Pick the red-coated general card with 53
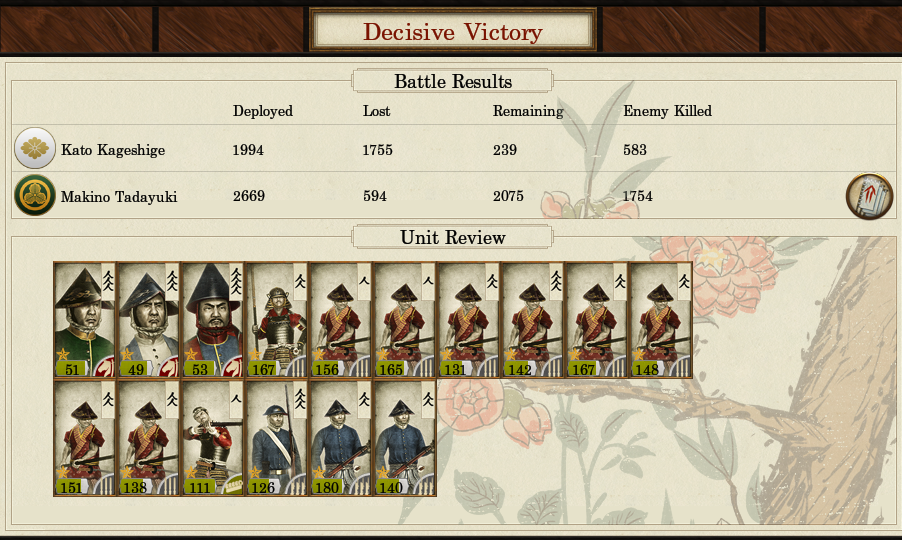Screen dimensions: 902x540 click(212, 320)
